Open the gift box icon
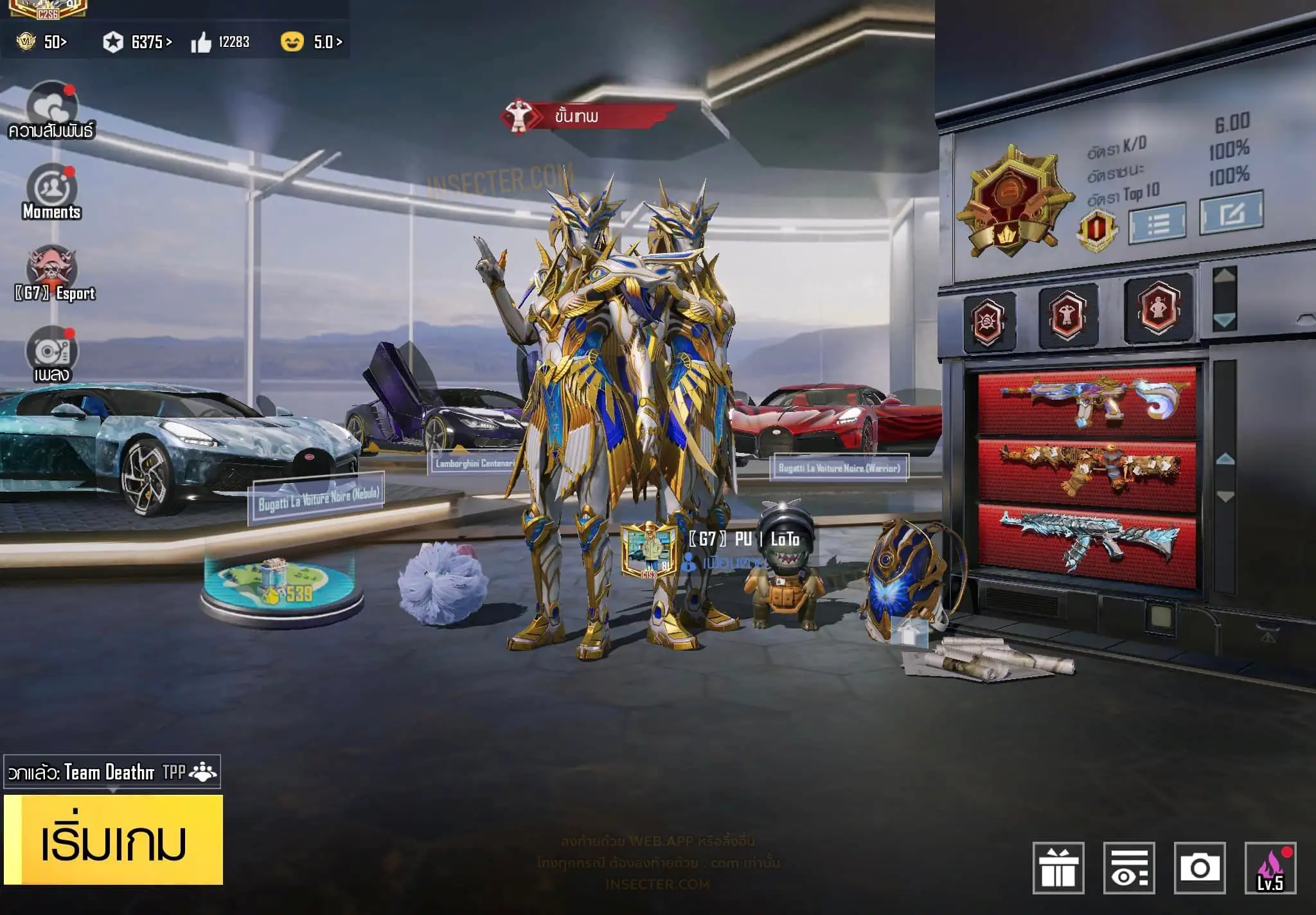The image size is (1316, 915). click(x=1058, y=867)
